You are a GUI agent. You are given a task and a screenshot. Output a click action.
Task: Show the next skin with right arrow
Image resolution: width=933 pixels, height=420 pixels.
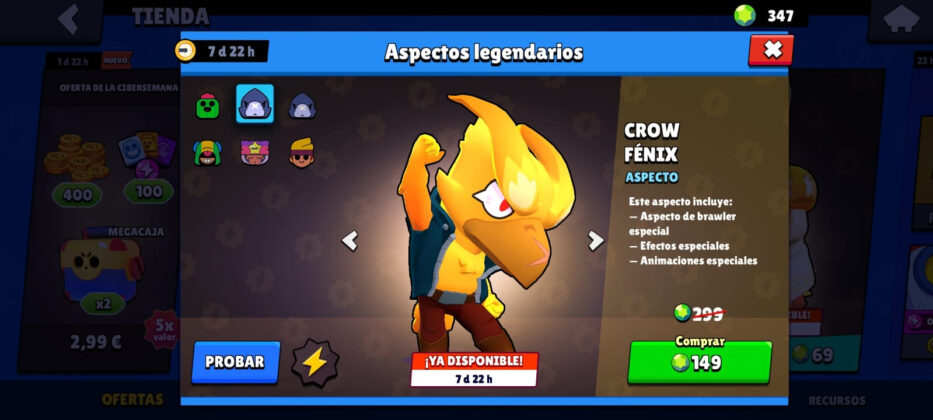[x=596, y=240]
